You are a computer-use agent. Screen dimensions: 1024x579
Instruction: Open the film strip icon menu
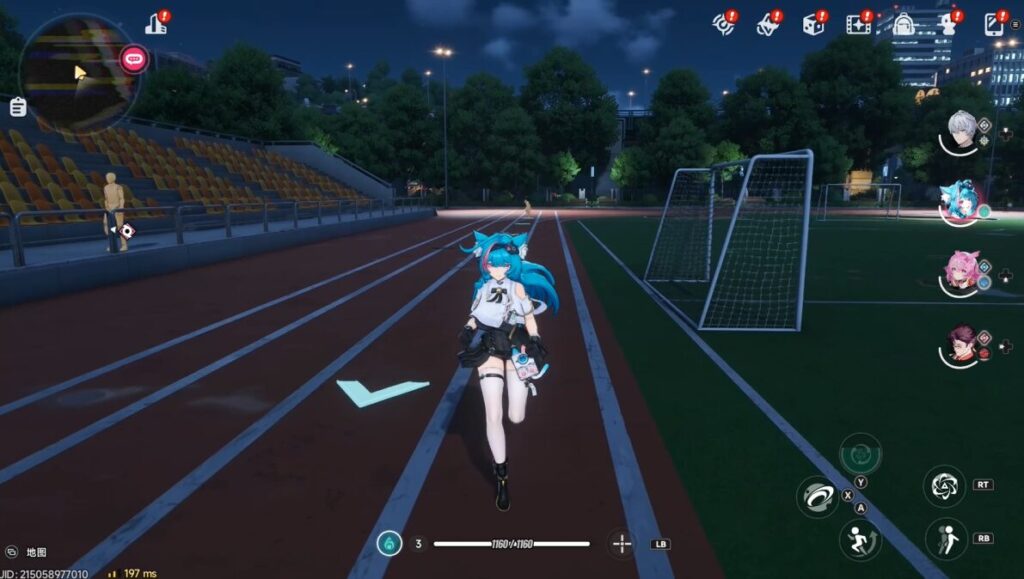tap(858, 24)
